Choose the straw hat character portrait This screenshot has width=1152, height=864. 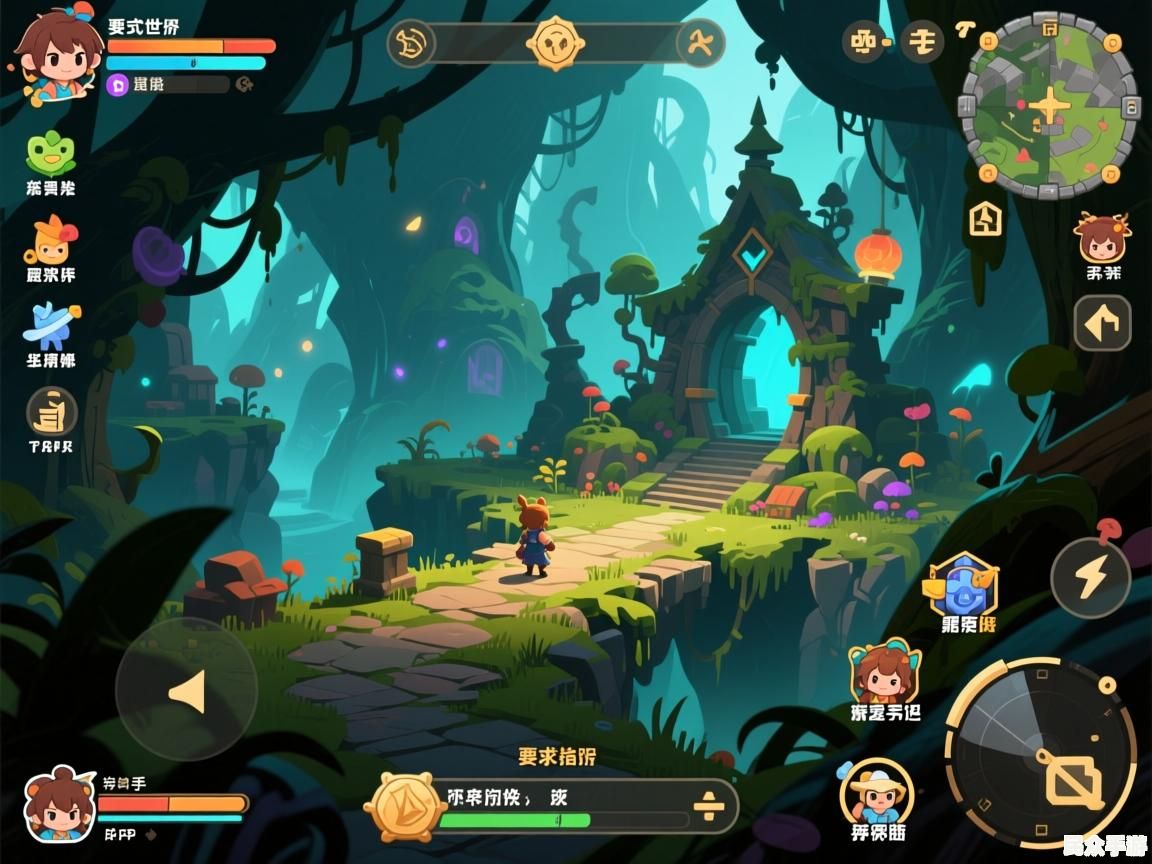[x=876, y=792]
